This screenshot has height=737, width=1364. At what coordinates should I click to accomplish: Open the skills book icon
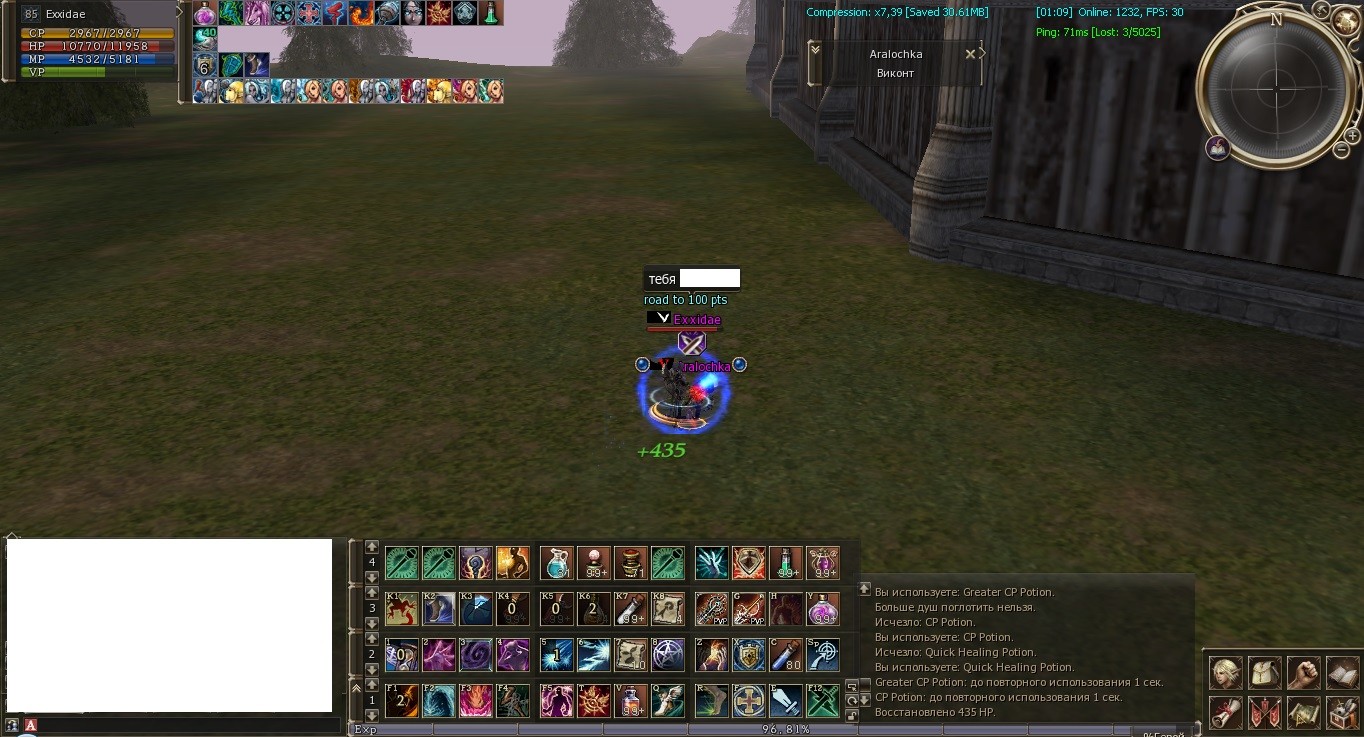click(x=1341, y=673)
